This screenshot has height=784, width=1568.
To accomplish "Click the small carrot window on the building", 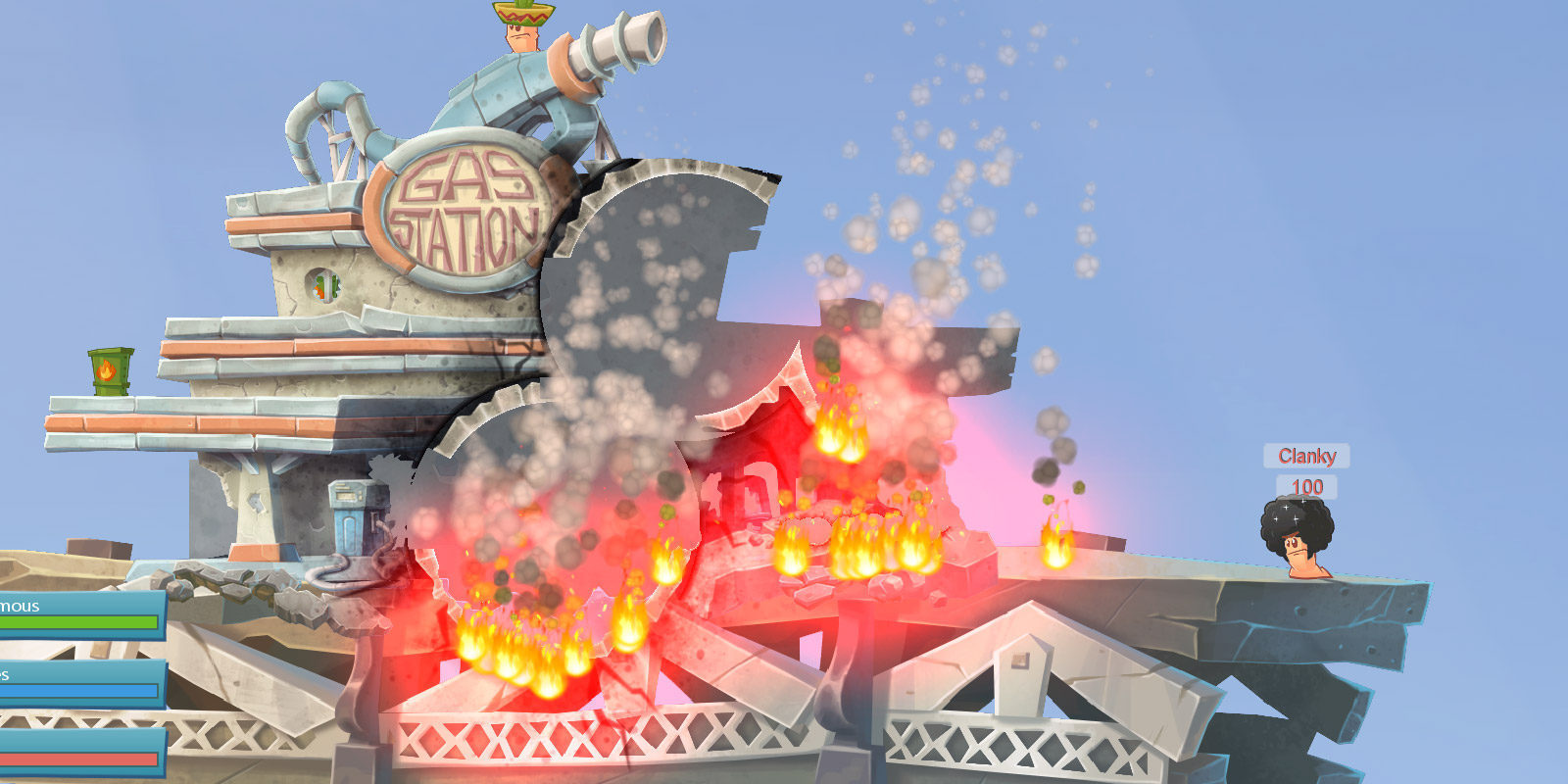I will click(326, 285).
